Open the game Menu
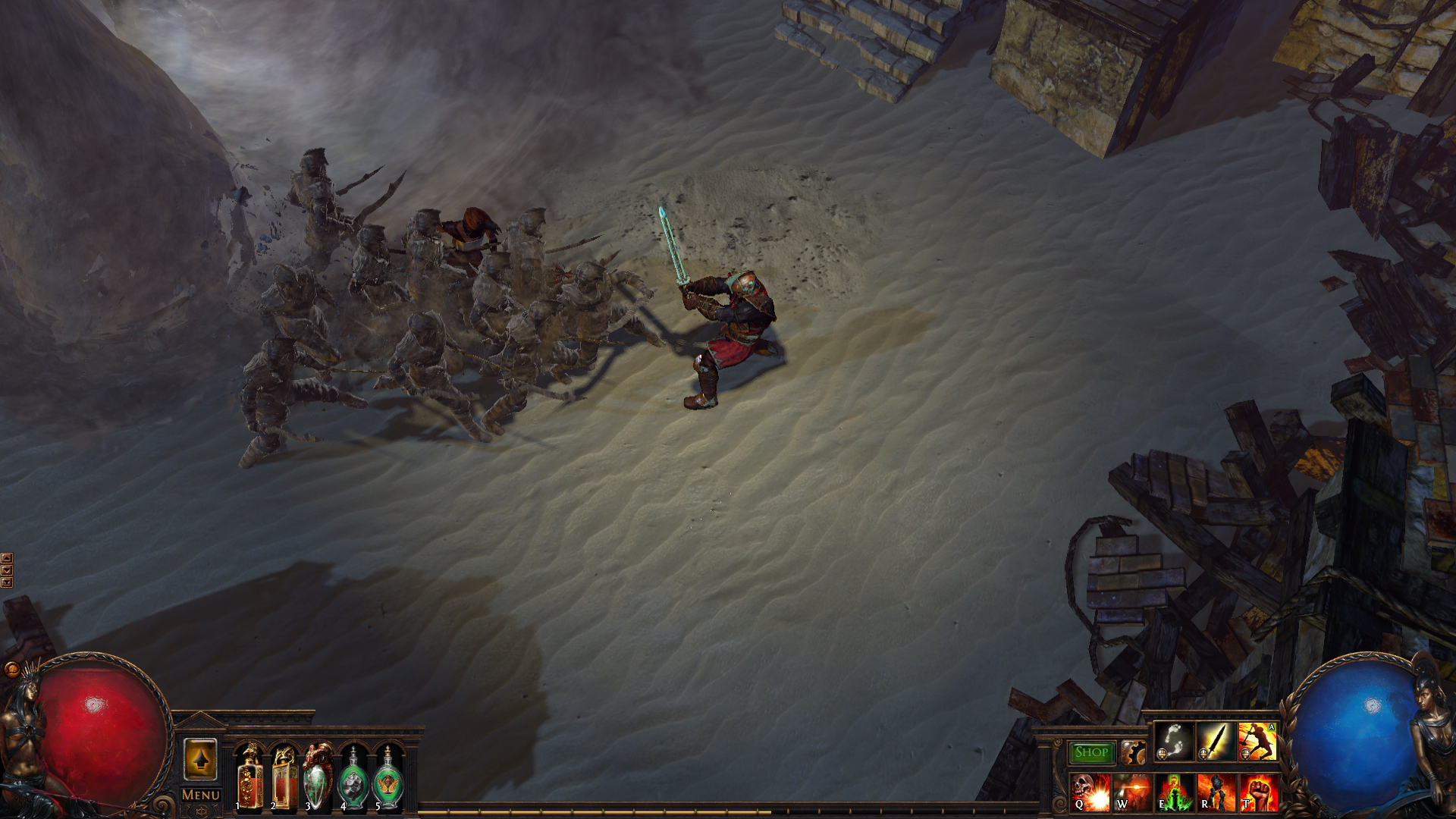 click(x=202, y=794)
